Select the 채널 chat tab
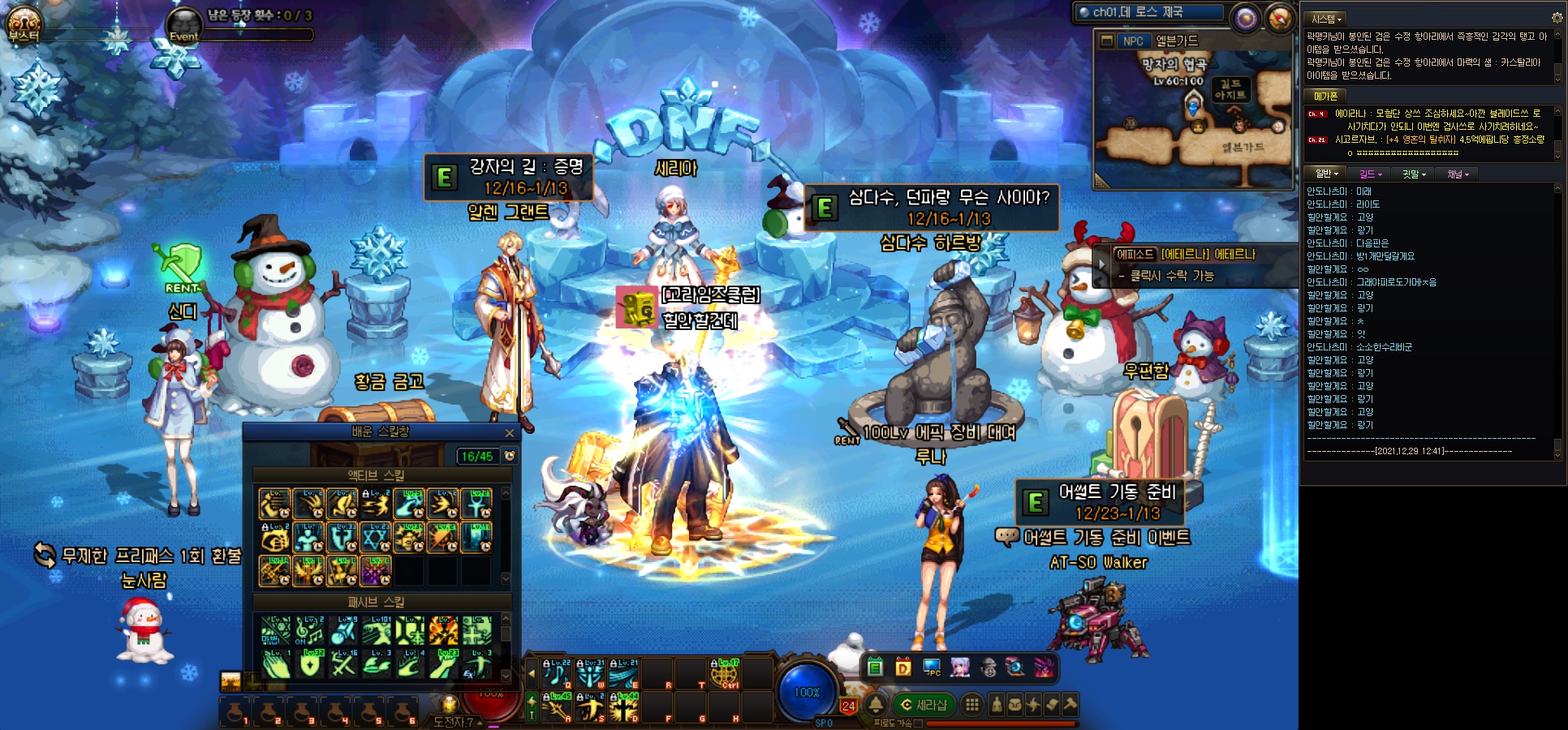The width and height of the screenshot is (1568, 730). [x=1458, y=174]
